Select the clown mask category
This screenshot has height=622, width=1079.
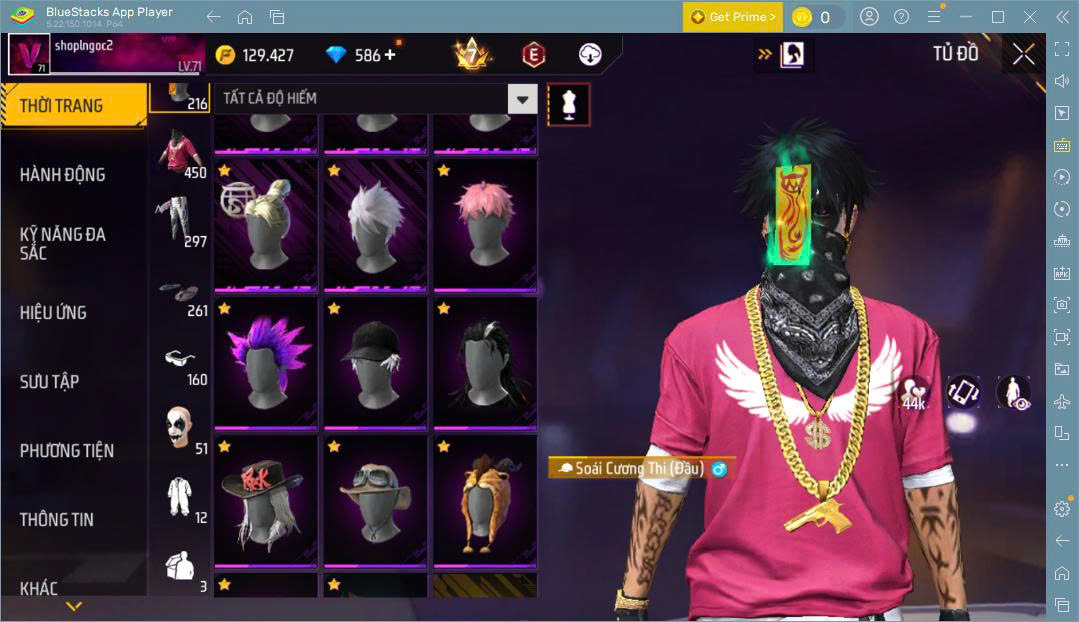(179, 428)
